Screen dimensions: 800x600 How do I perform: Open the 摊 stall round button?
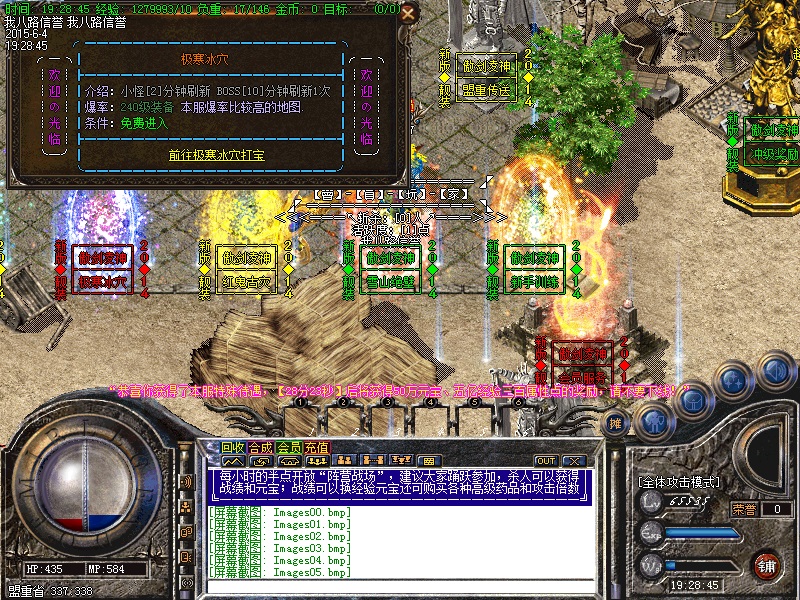(617, 424)
